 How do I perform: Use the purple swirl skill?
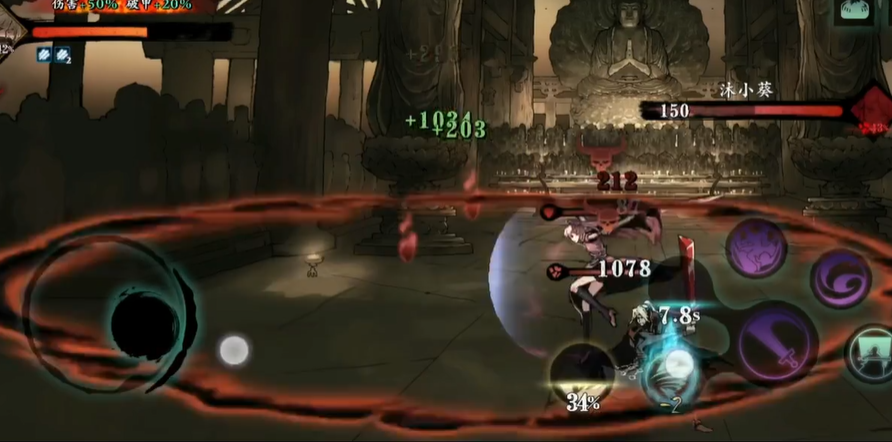(838, 278)
